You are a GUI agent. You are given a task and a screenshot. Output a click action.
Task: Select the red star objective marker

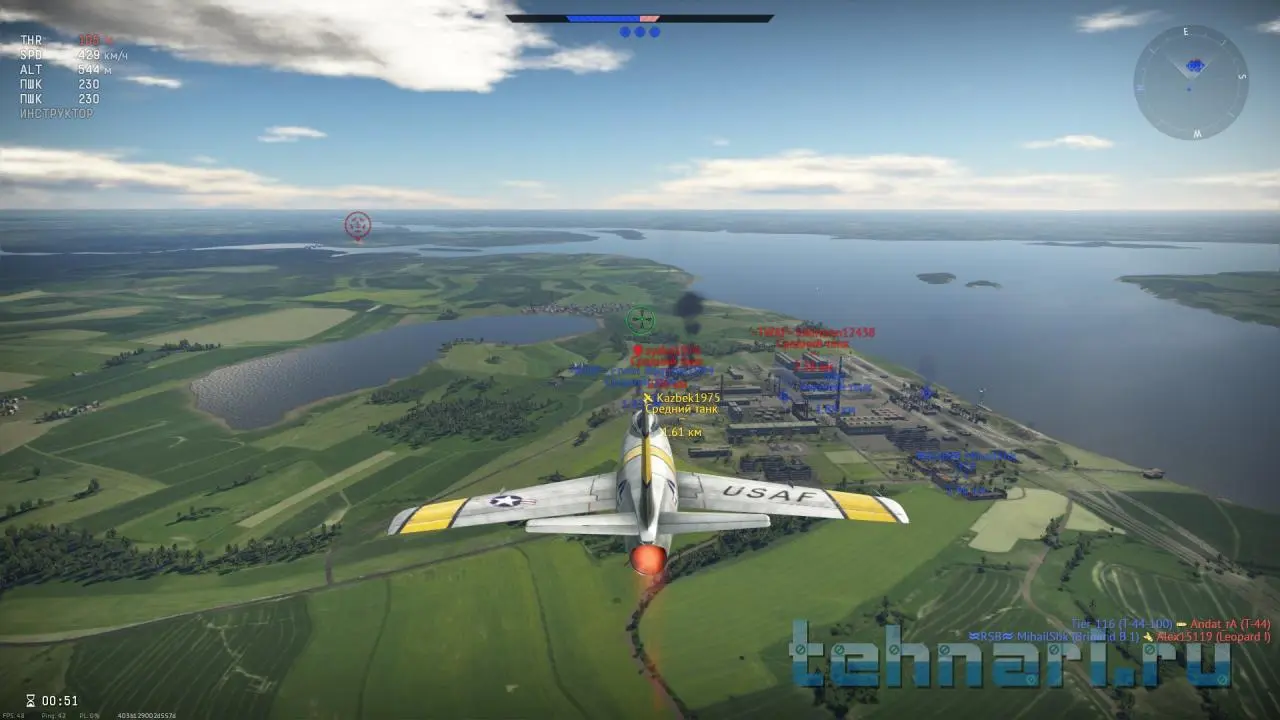(357, 225)
